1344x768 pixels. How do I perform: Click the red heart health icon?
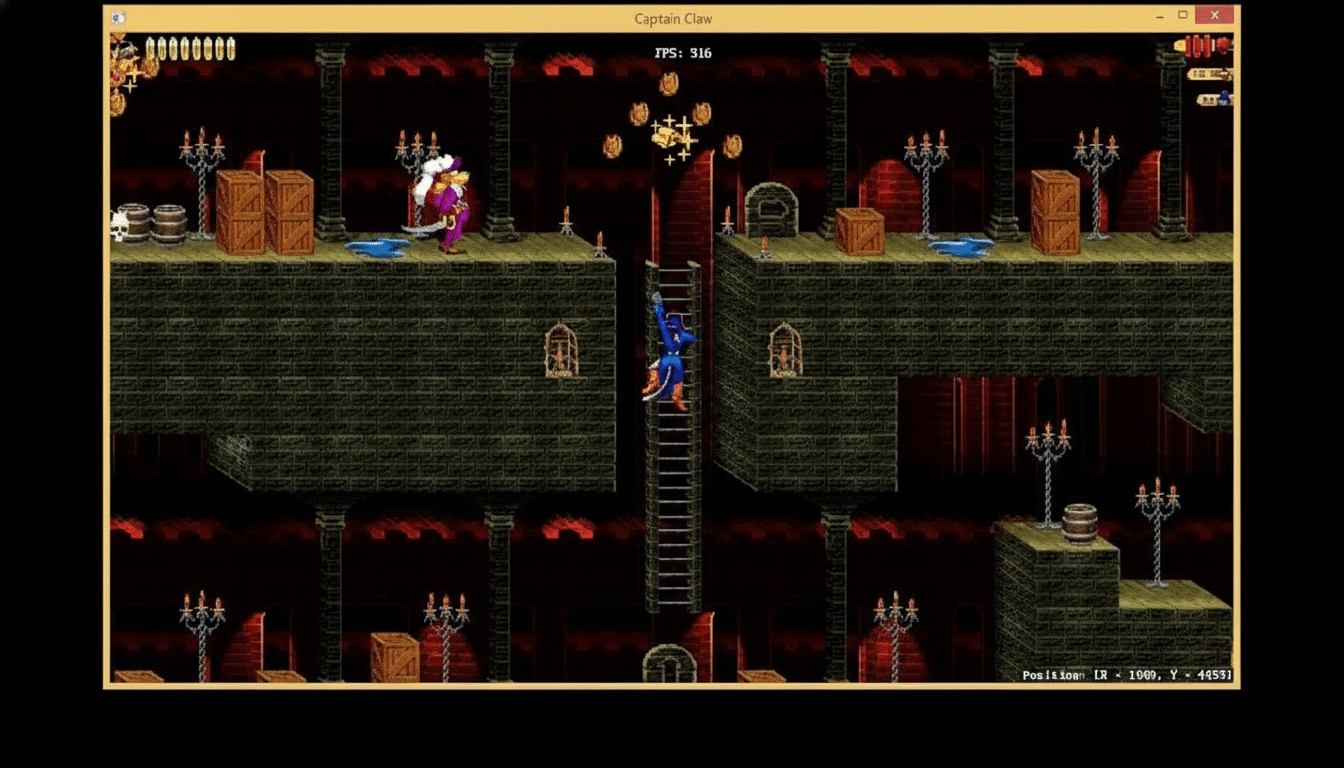[1222, 45]
